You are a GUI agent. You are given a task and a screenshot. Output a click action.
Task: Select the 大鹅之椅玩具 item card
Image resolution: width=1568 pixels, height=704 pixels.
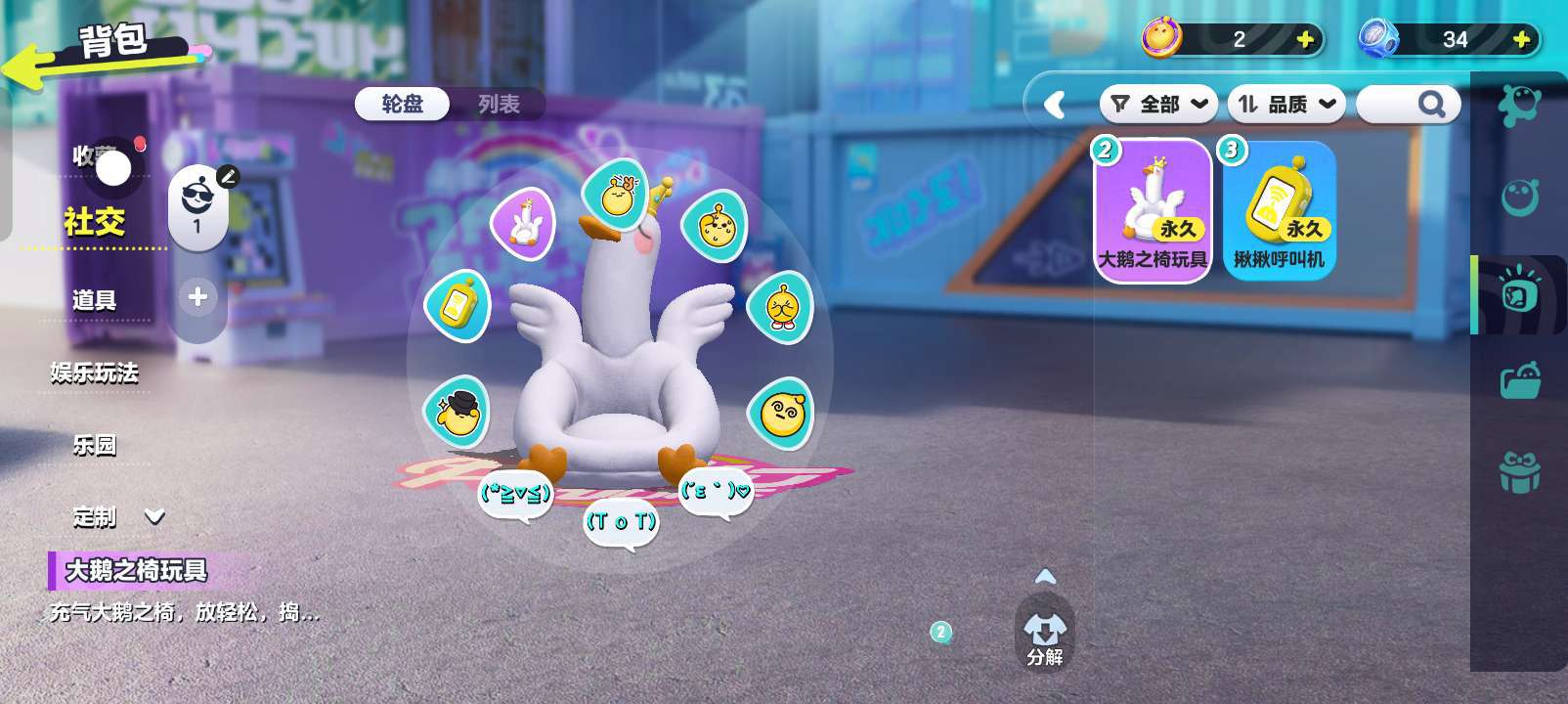[x=1154, y=211]
